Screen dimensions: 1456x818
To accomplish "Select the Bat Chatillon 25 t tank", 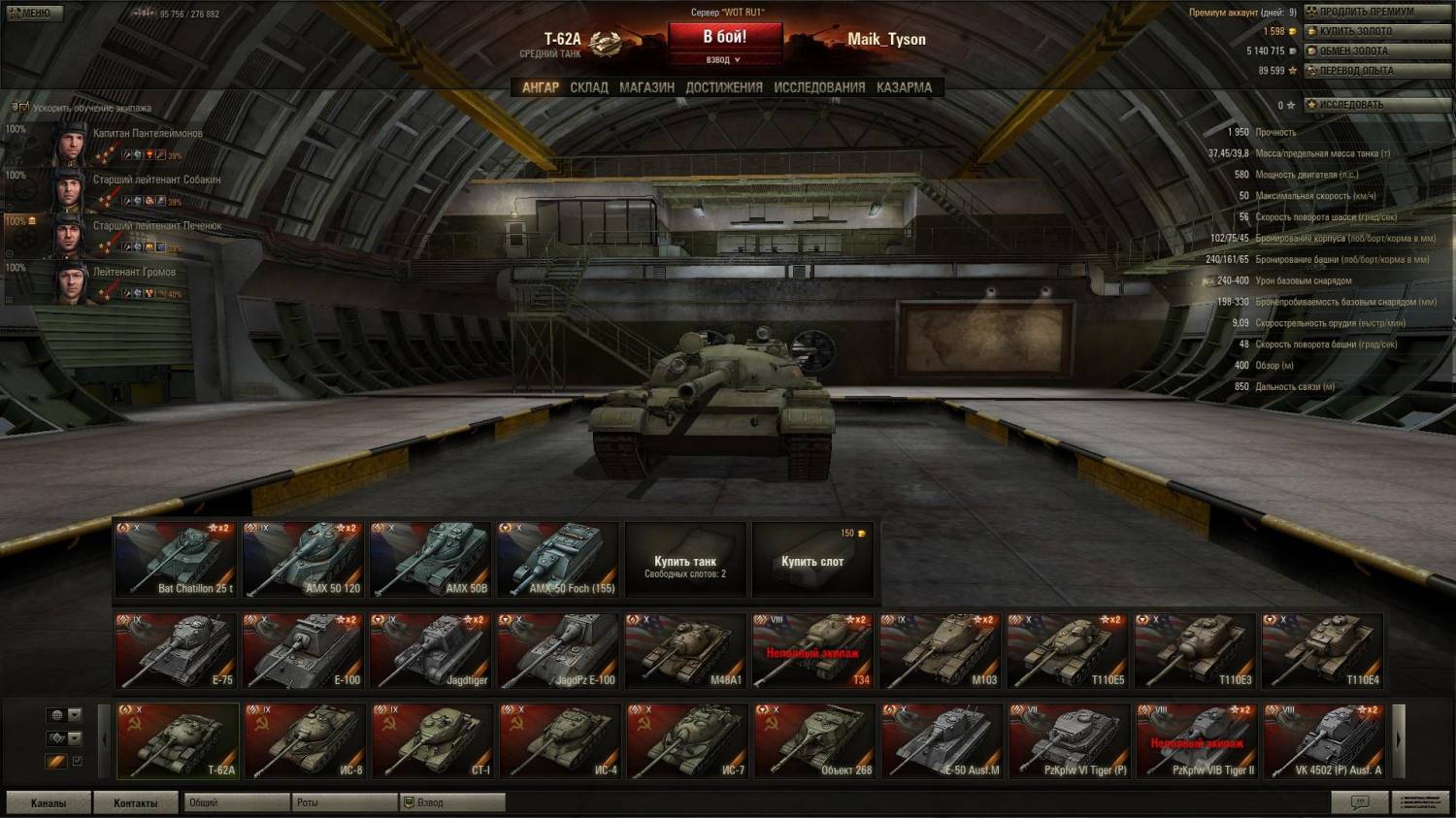I will point(176,561).
